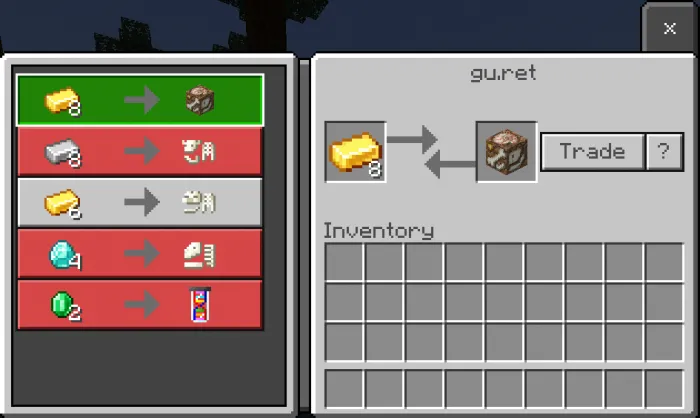Select the six gold ingots trade offer
Viewport: 700px width, 418px height.
140,203
